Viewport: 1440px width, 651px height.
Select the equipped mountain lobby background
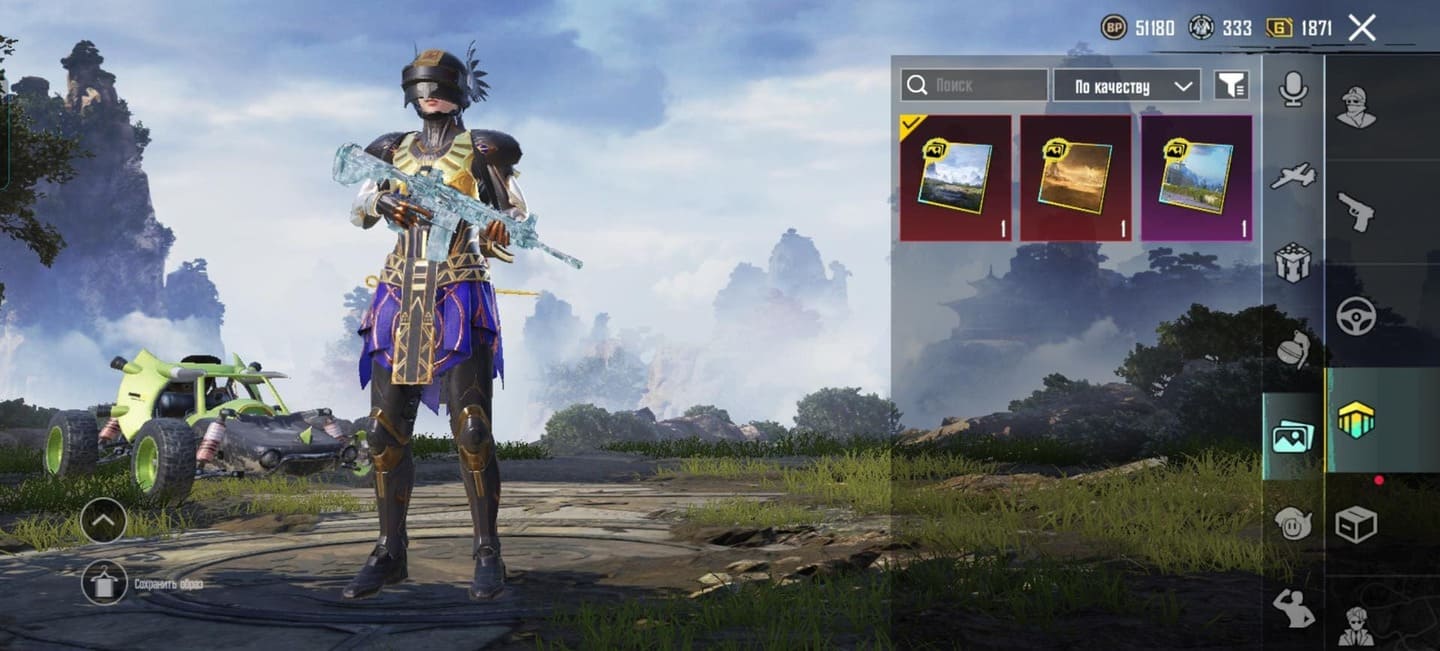pyautogui.click(x=955, y=178)
